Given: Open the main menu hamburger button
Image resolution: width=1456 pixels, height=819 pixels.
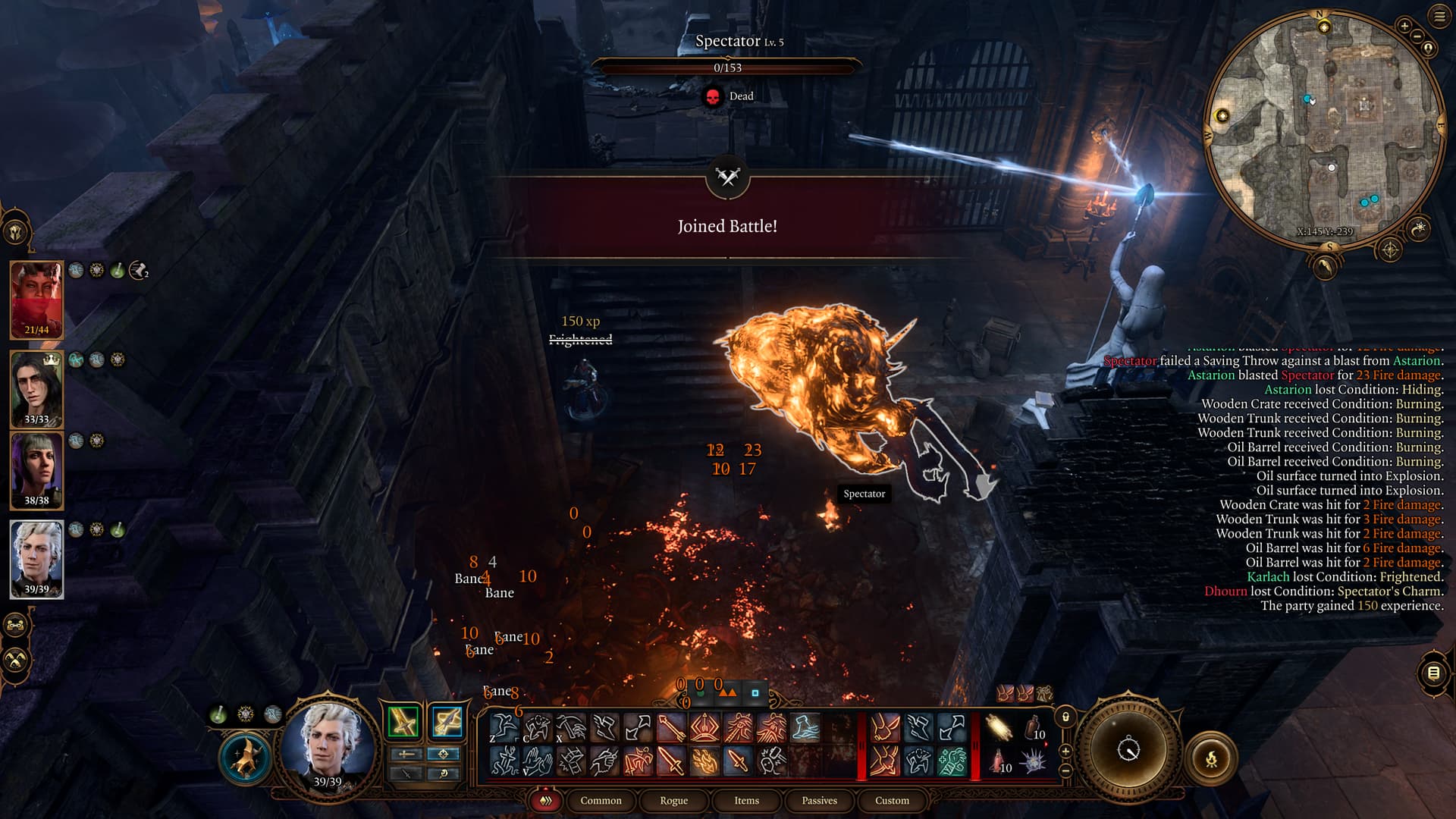Looking at the screenshot, I should pos(1439,16).
